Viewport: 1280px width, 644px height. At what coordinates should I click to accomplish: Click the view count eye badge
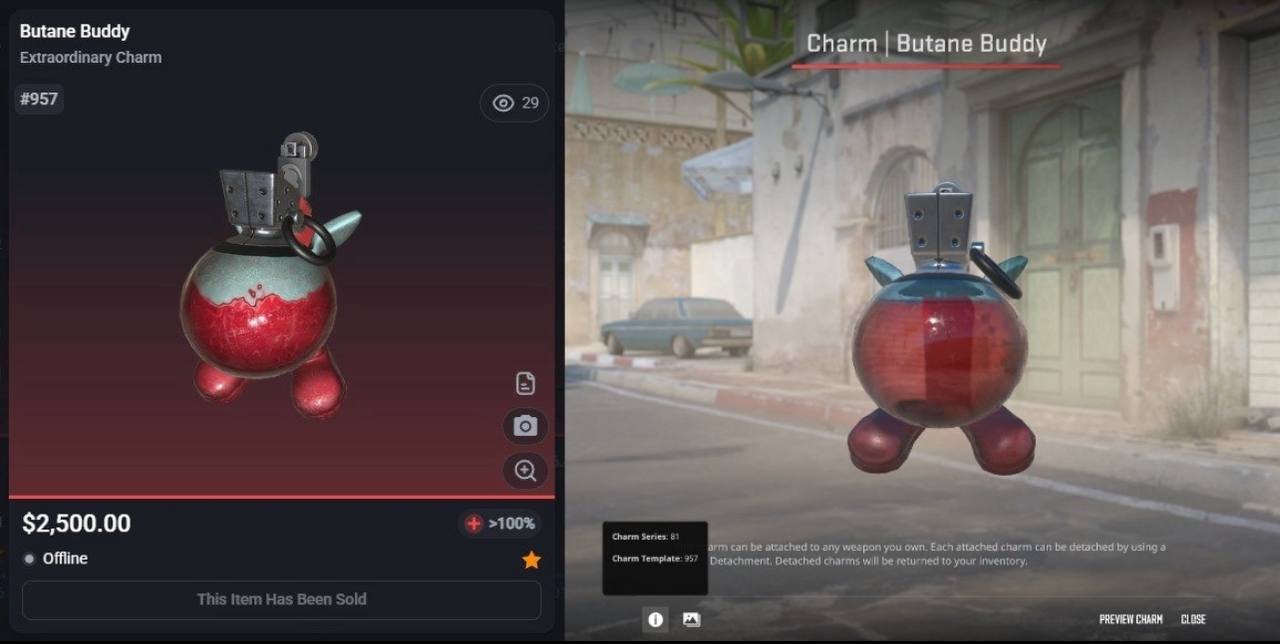point(515,103)
